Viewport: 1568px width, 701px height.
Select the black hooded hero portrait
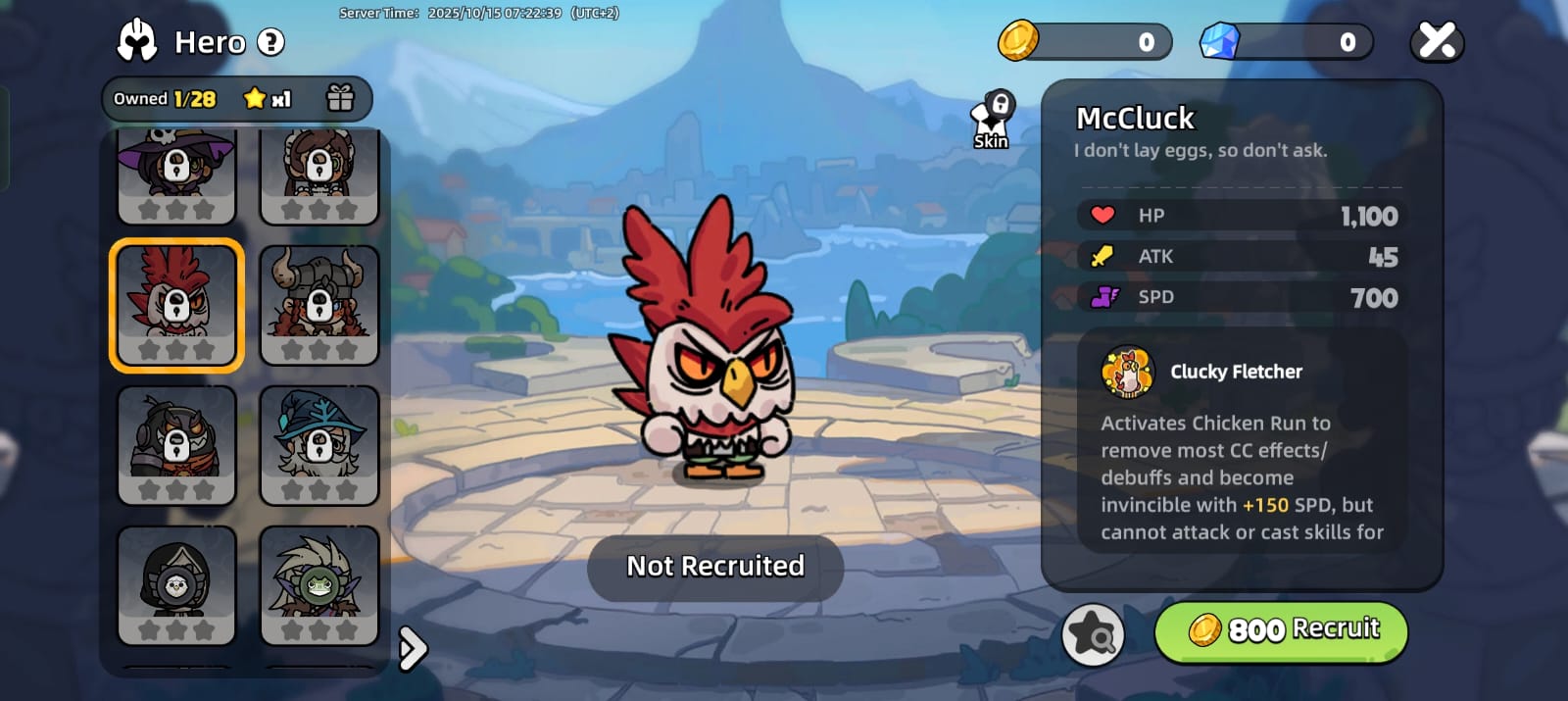point(176,584)
